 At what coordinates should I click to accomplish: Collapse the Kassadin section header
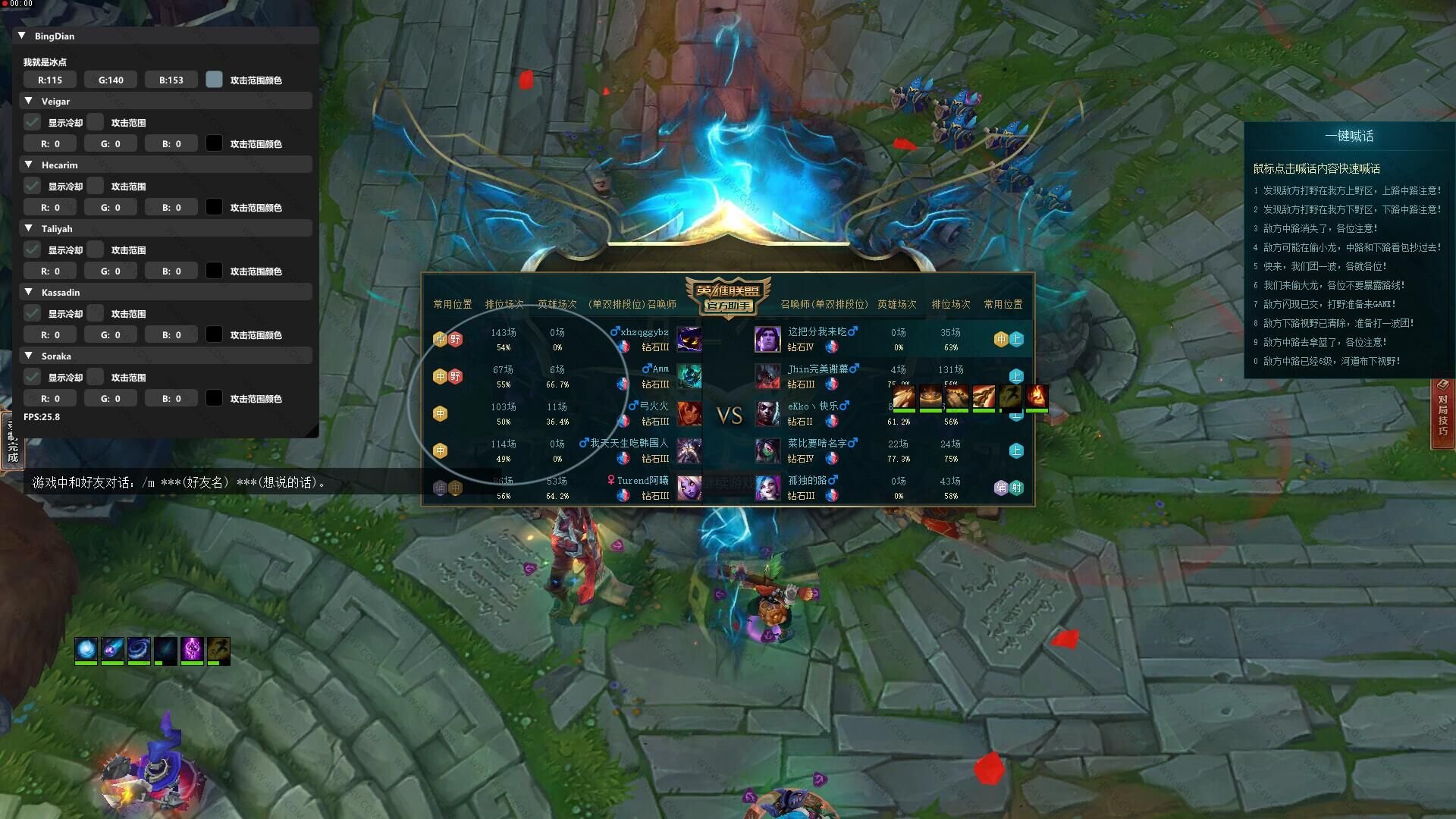coord(29,292)
